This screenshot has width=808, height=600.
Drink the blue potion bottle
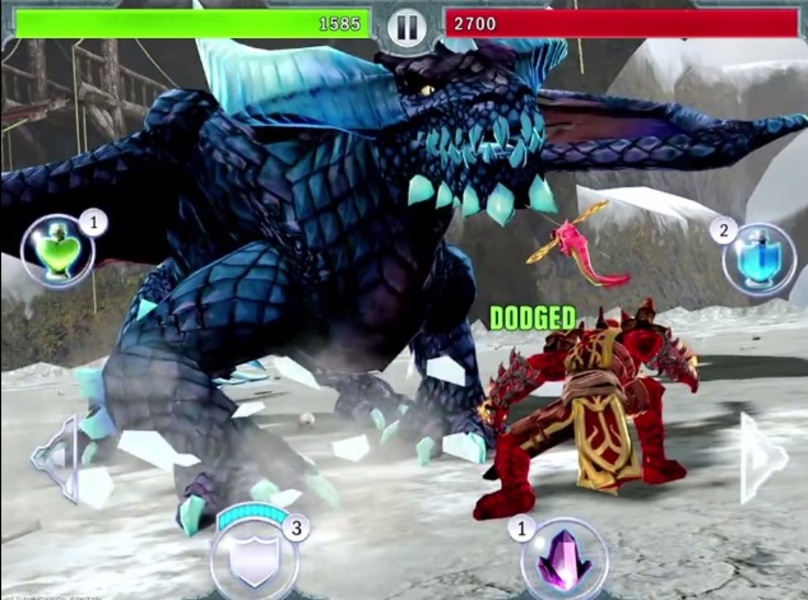tap(759, 259)
